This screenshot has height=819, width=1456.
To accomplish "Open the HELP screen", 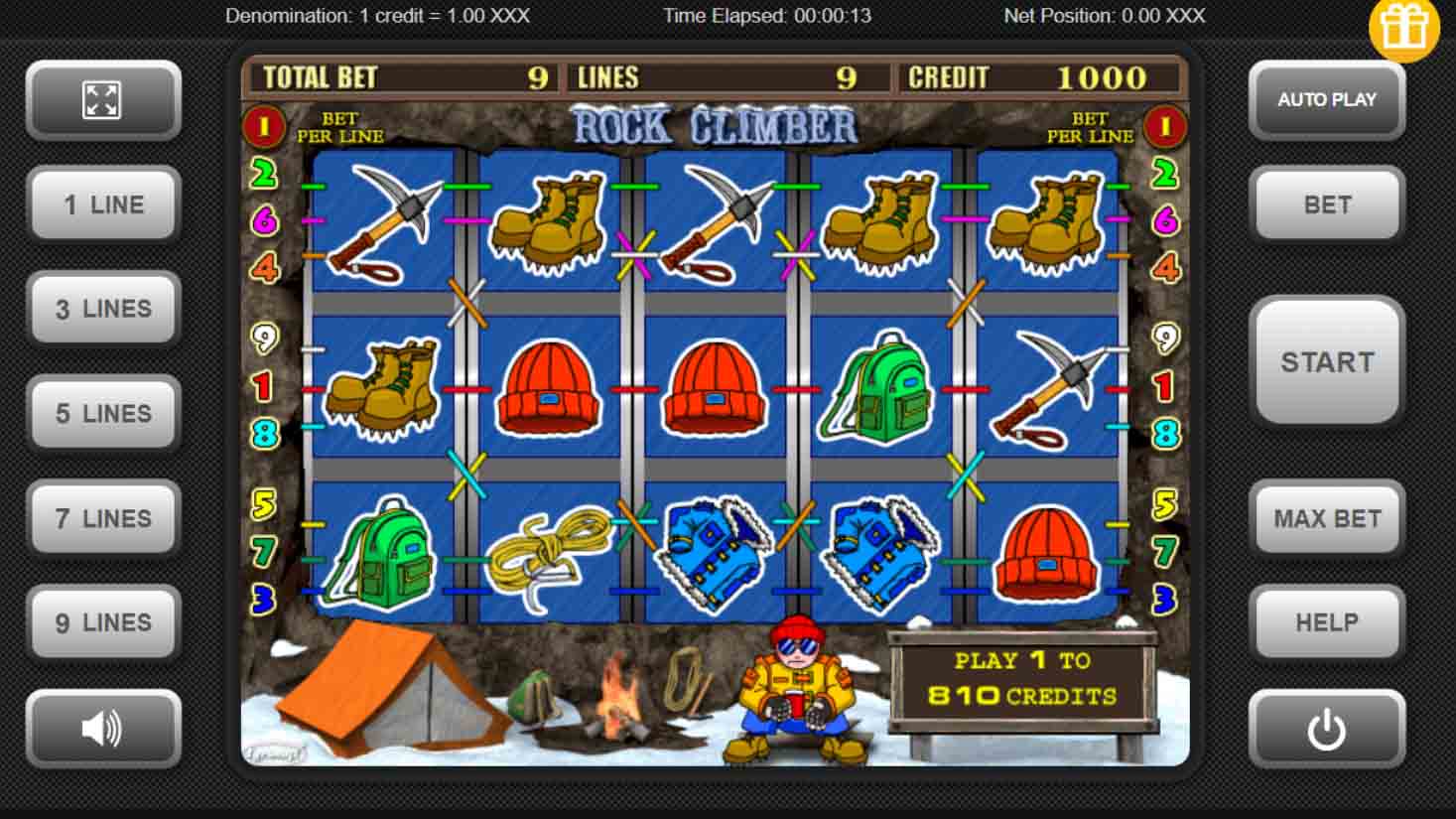I will (x=1326, y=622).
